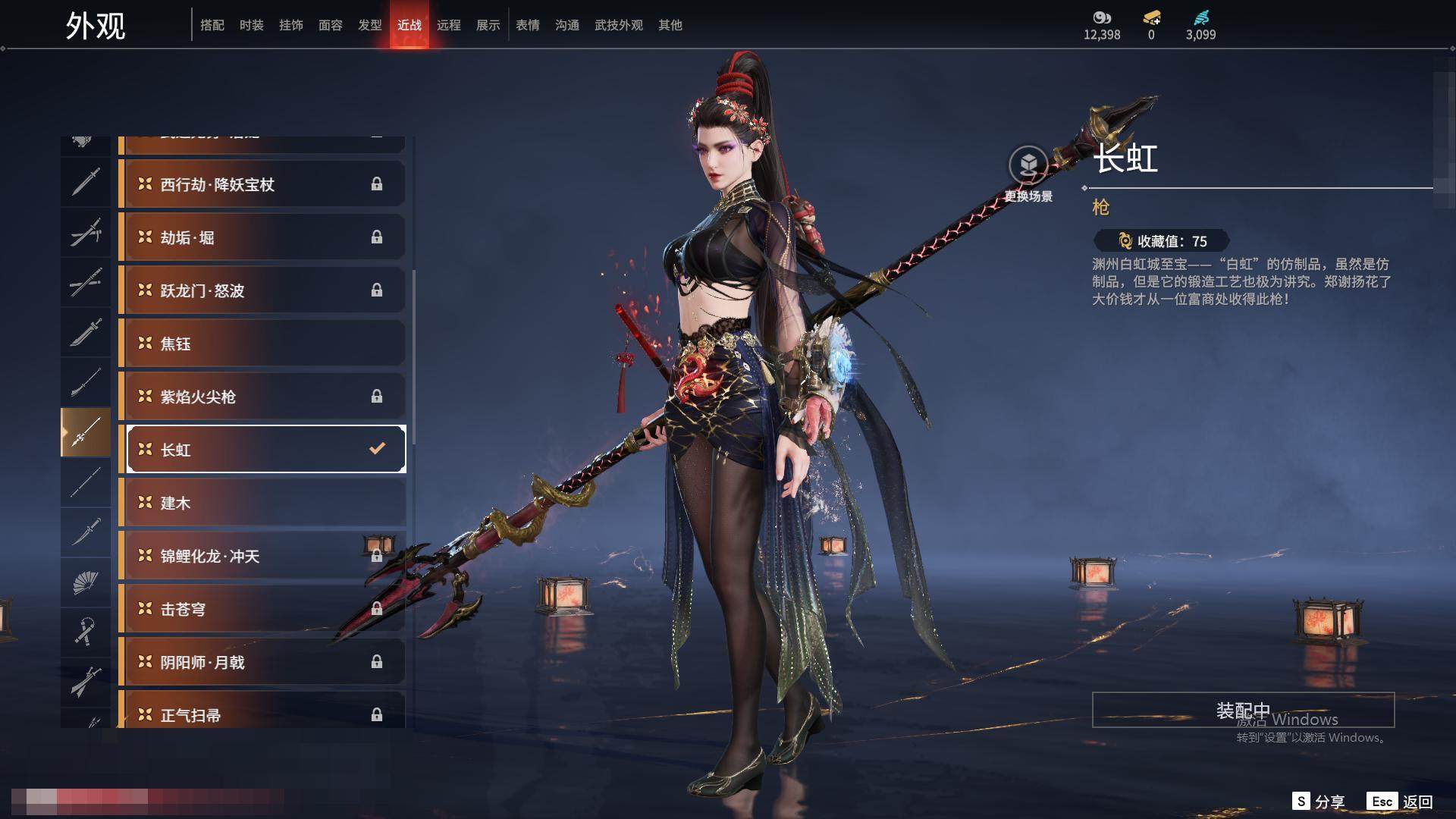Switch to the 时装 tab
The image size is (1456, 819).
(x=251, y=25)
